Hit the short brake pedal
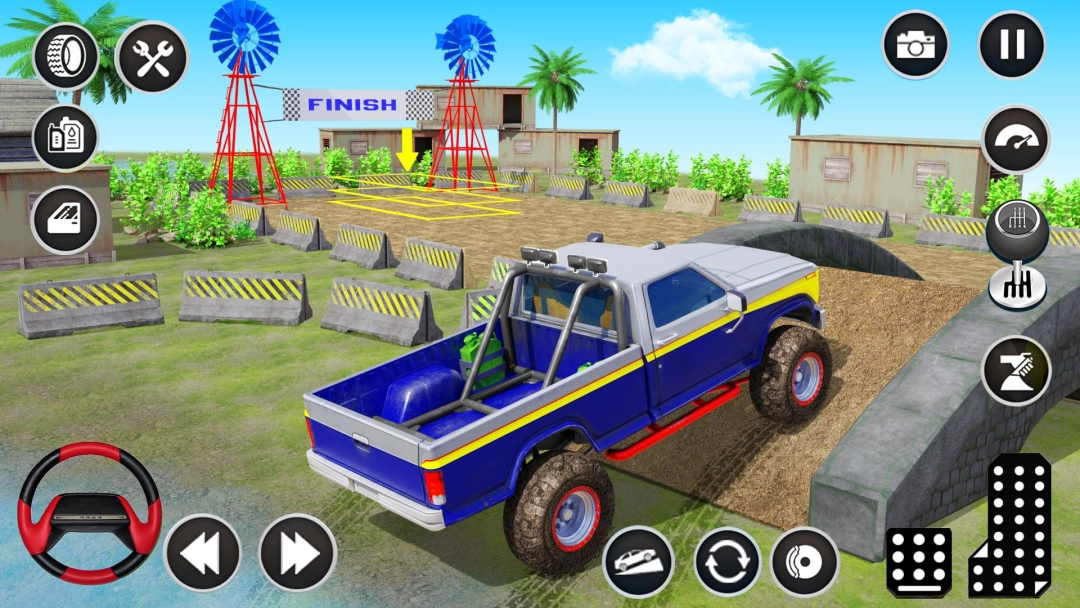This screenshot has width=1080, height=608. coord(918,562)
